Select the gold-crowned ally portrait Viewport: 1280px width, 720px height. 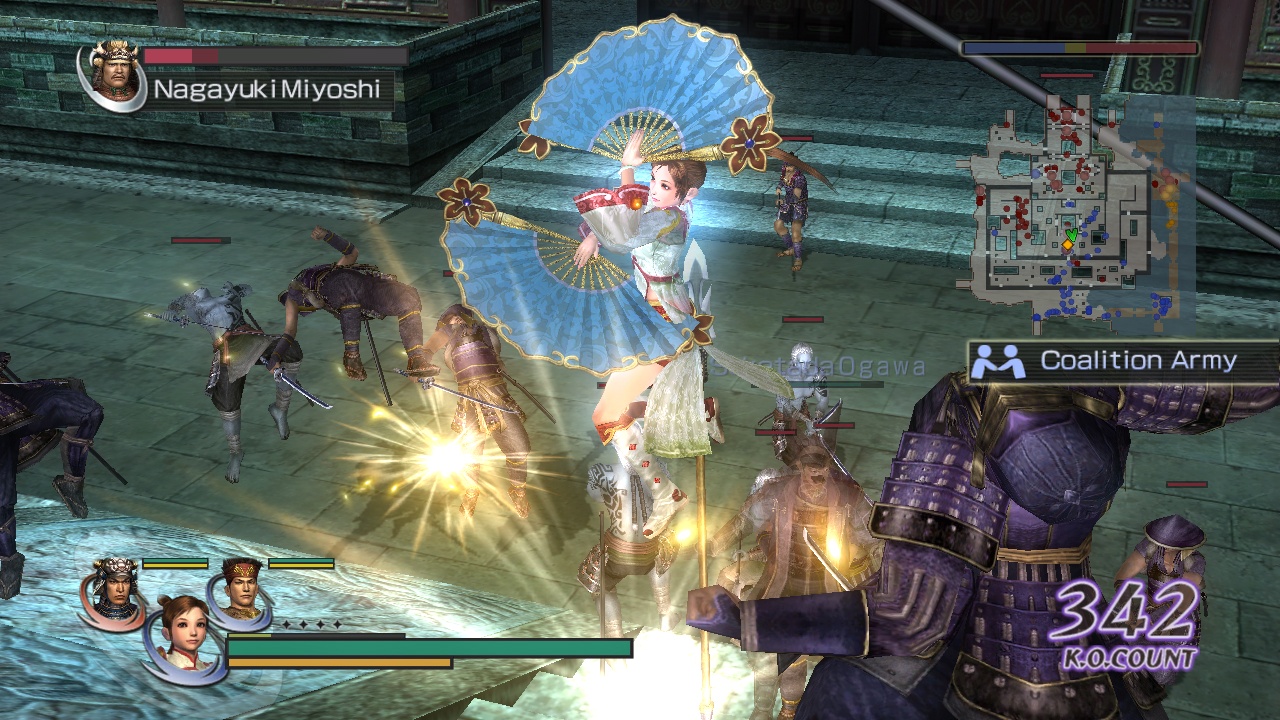coord(240,588)
